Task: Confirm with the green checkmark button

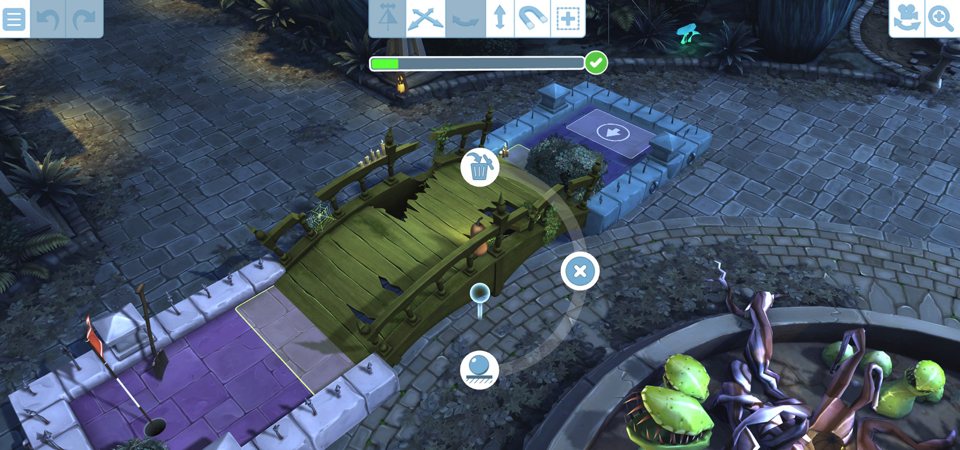Action: (596, 63)
